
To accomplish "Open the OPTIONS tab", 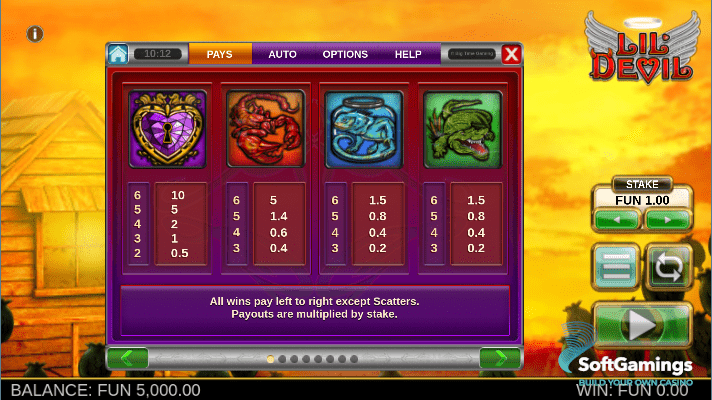I will [345, 54].
